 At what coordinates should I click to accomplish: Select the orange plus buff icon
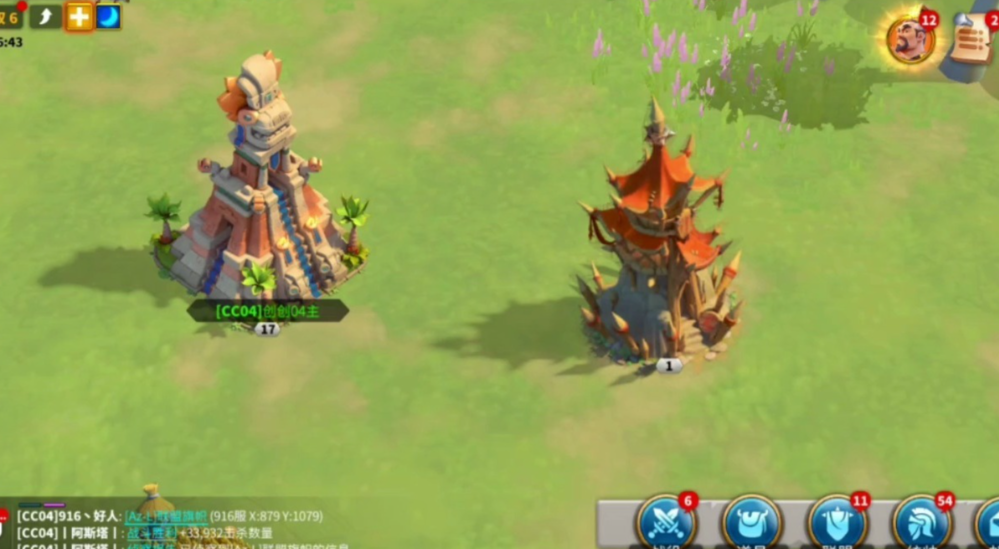pyautogui.click(x=79, y=16)
